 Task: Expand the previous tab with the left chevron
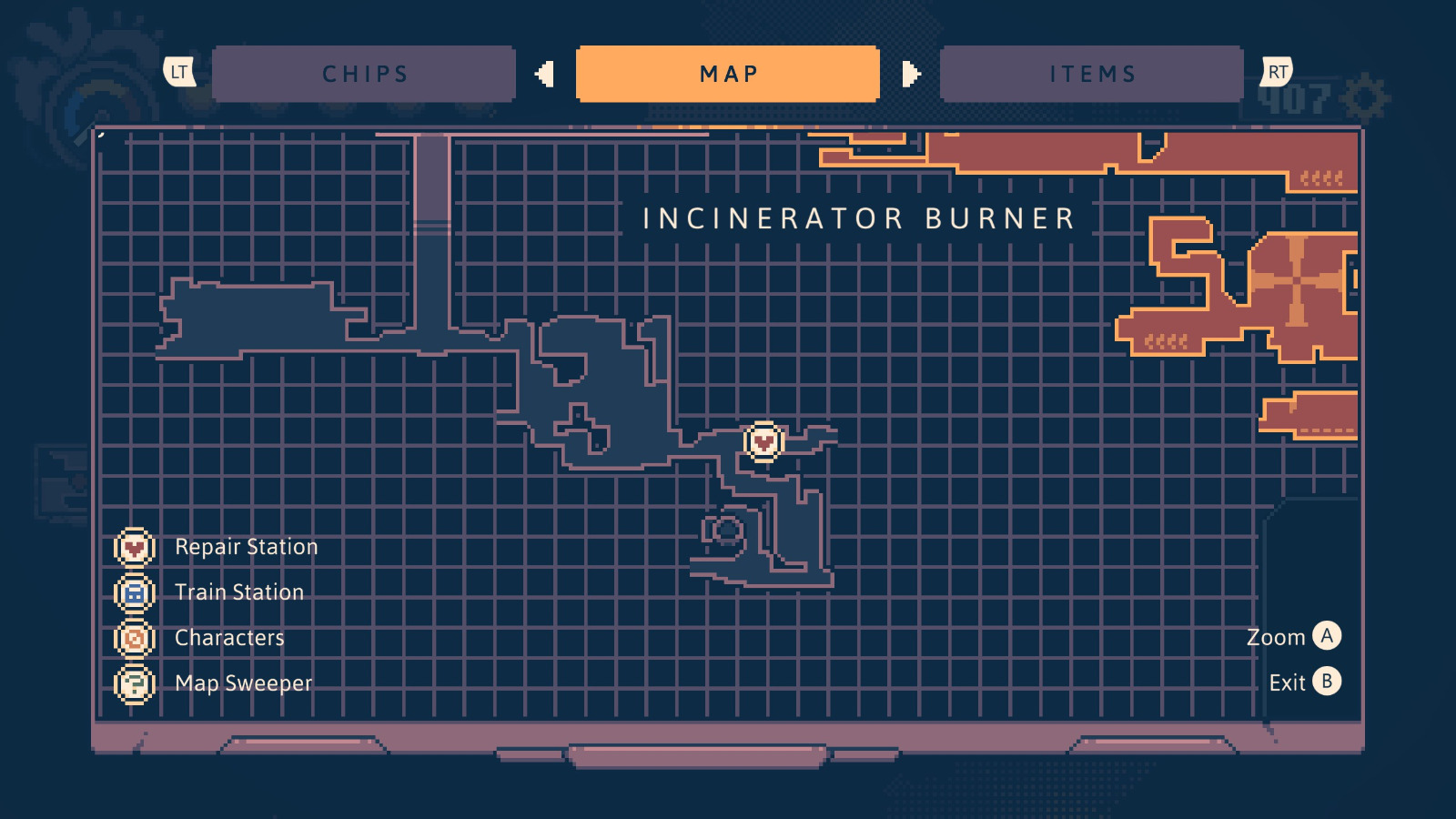[x=546, y=74]
